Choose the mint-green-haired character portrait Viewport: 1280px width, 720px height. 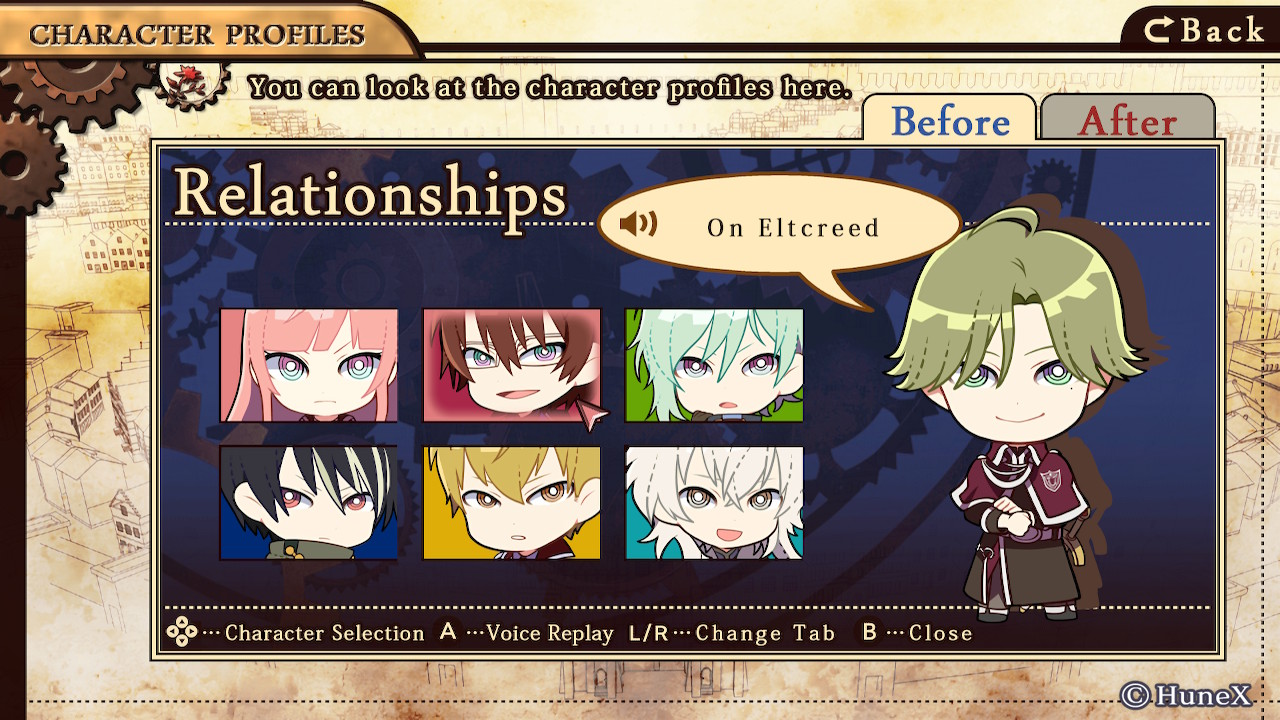714,365
